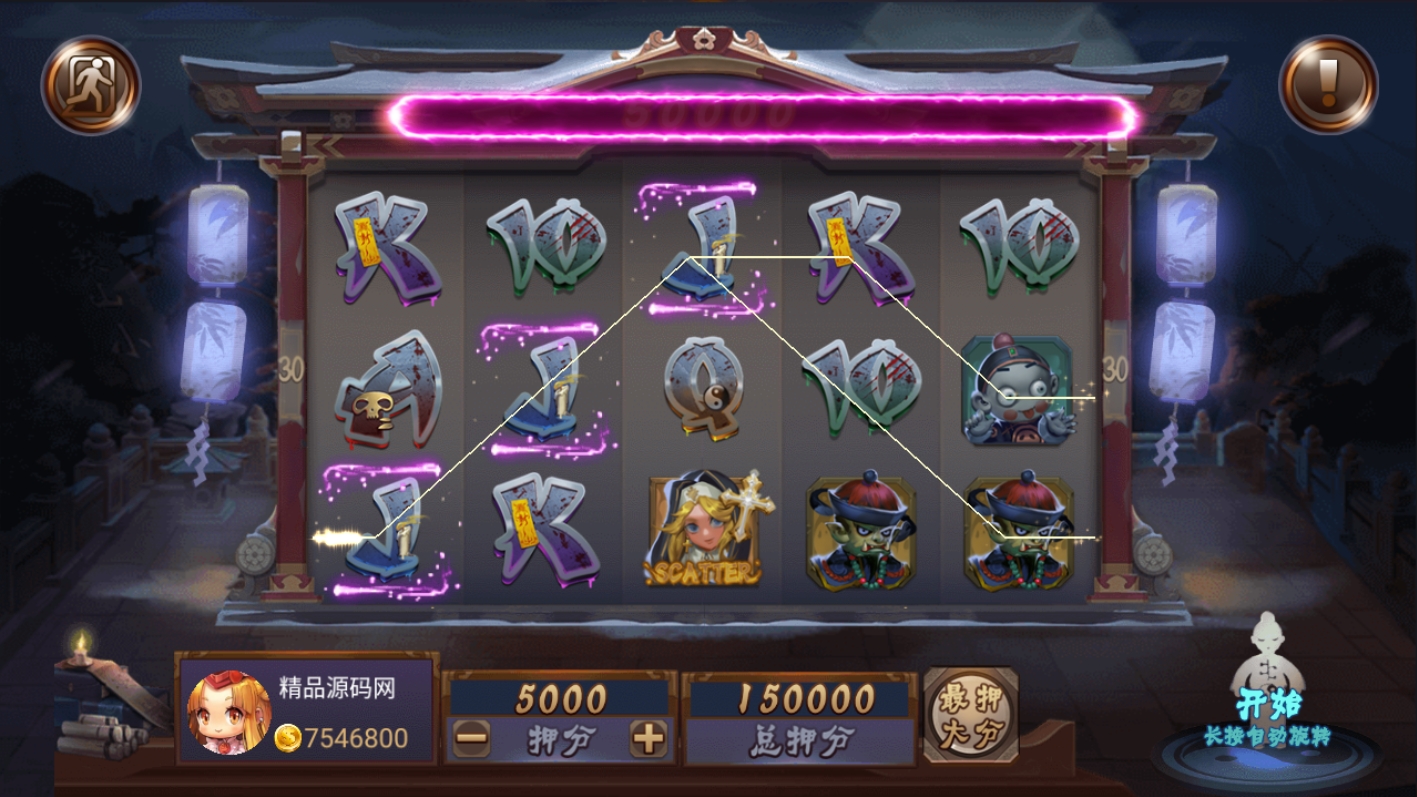Image resolution: width=1417 pixels, height=797 pixels.
Task: Increase the bet with the plus button
Action: [x=648, y=739]
